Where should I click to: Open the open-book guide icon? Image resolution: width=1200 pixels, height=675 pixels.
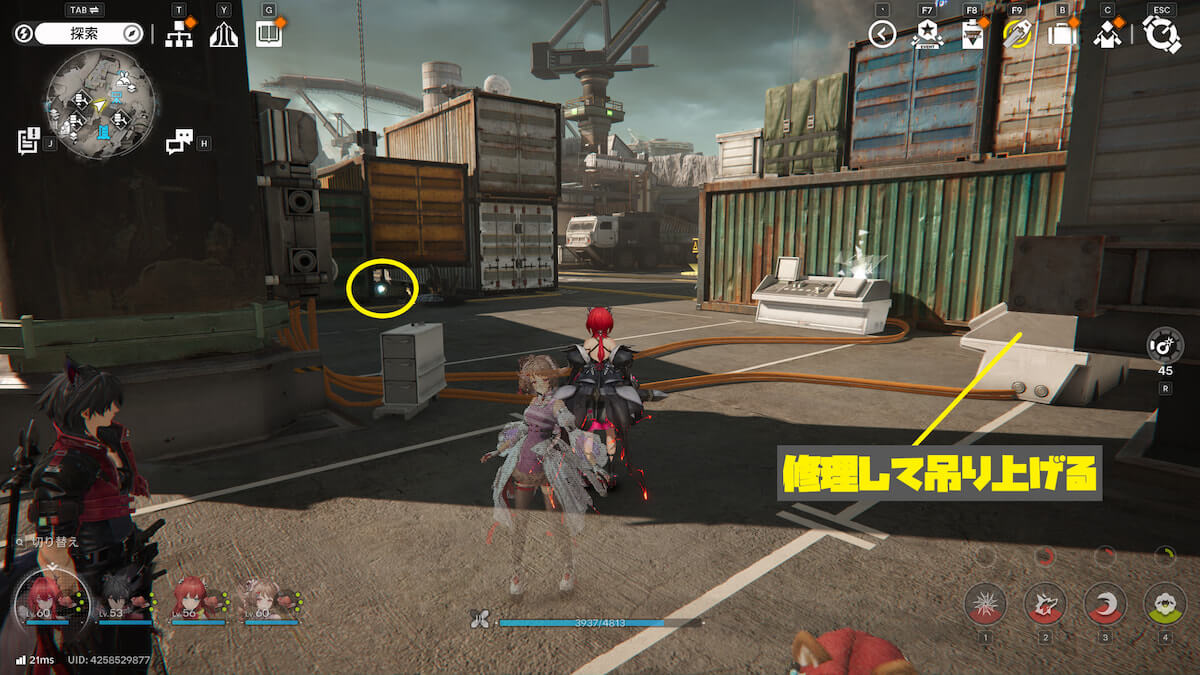[269, 35]
